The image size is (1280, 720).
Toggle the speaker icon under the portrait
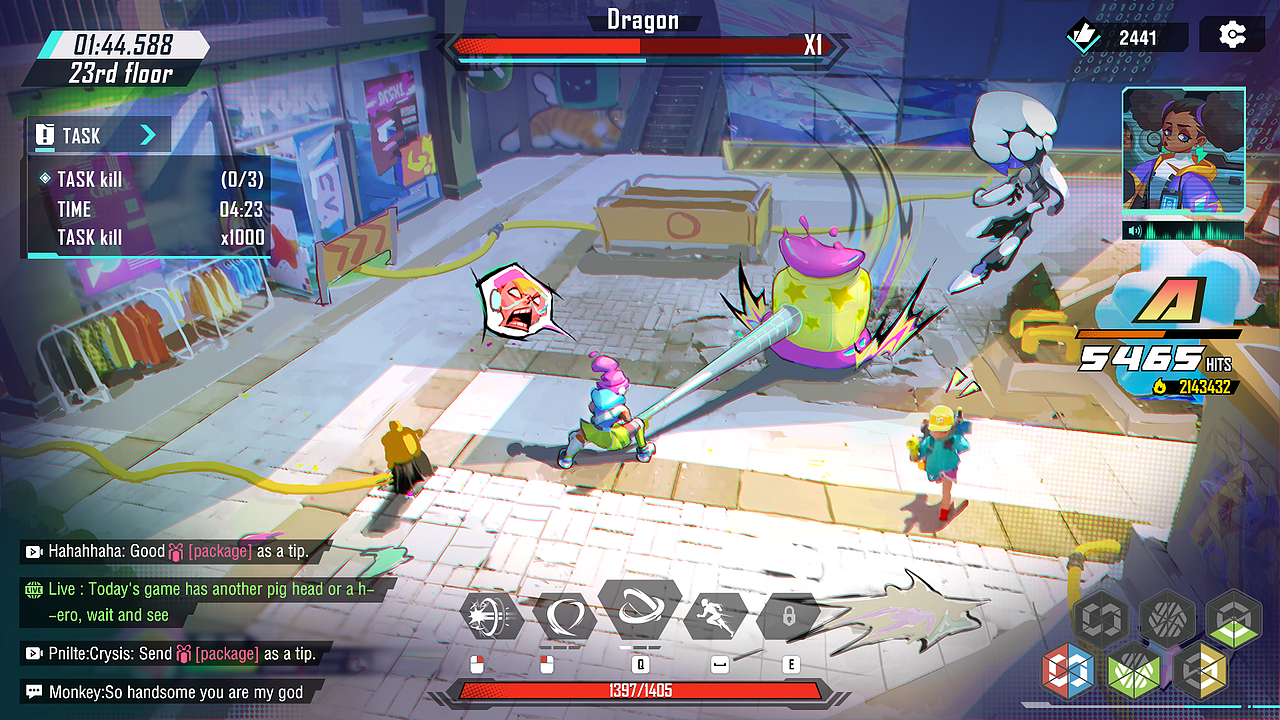point(1137,231)
